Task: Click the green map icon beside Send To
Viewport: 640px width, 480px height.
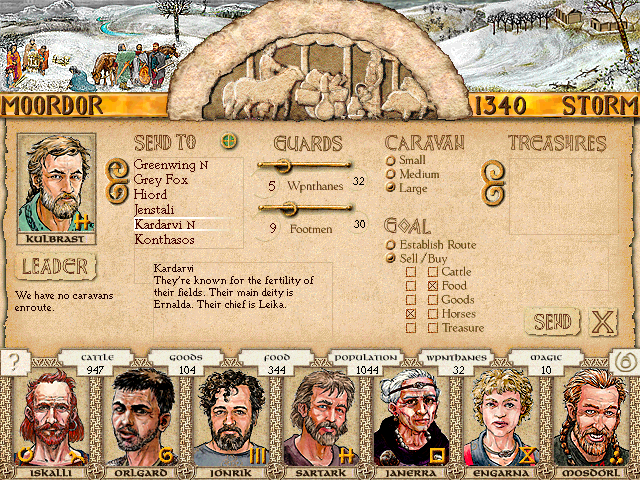Action: (x=230, y=142)
